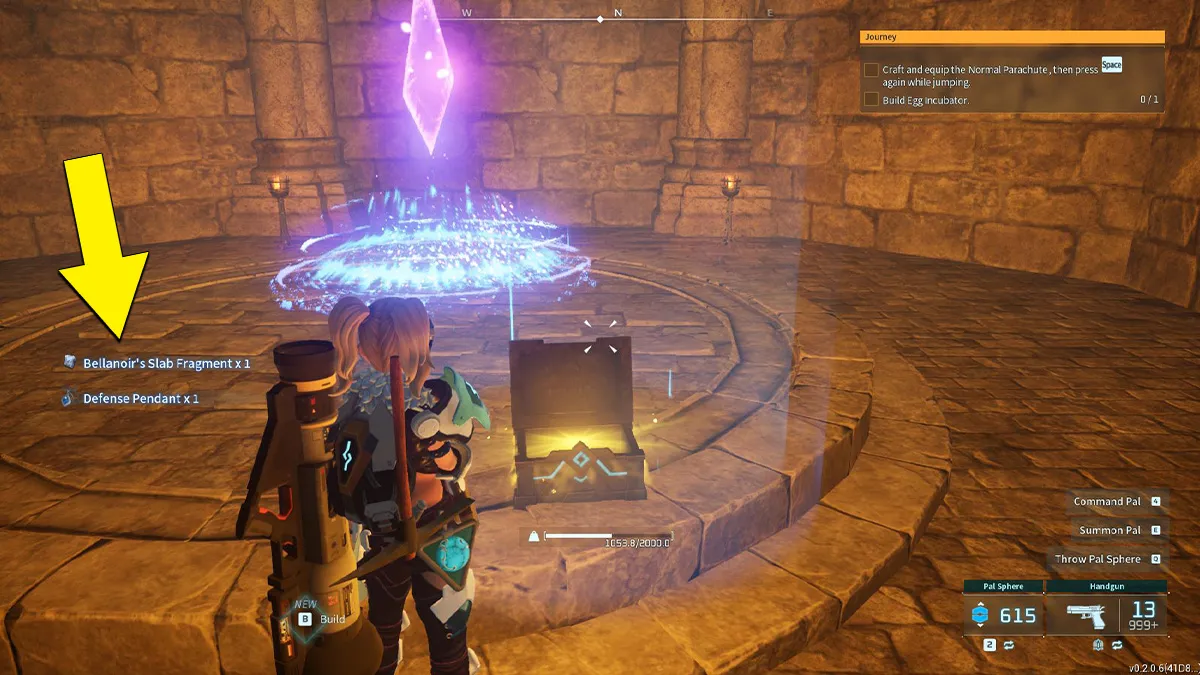Select the Handgun weapon slot
This screenshot has width=1200, height=675.
tap(1107, 615)
